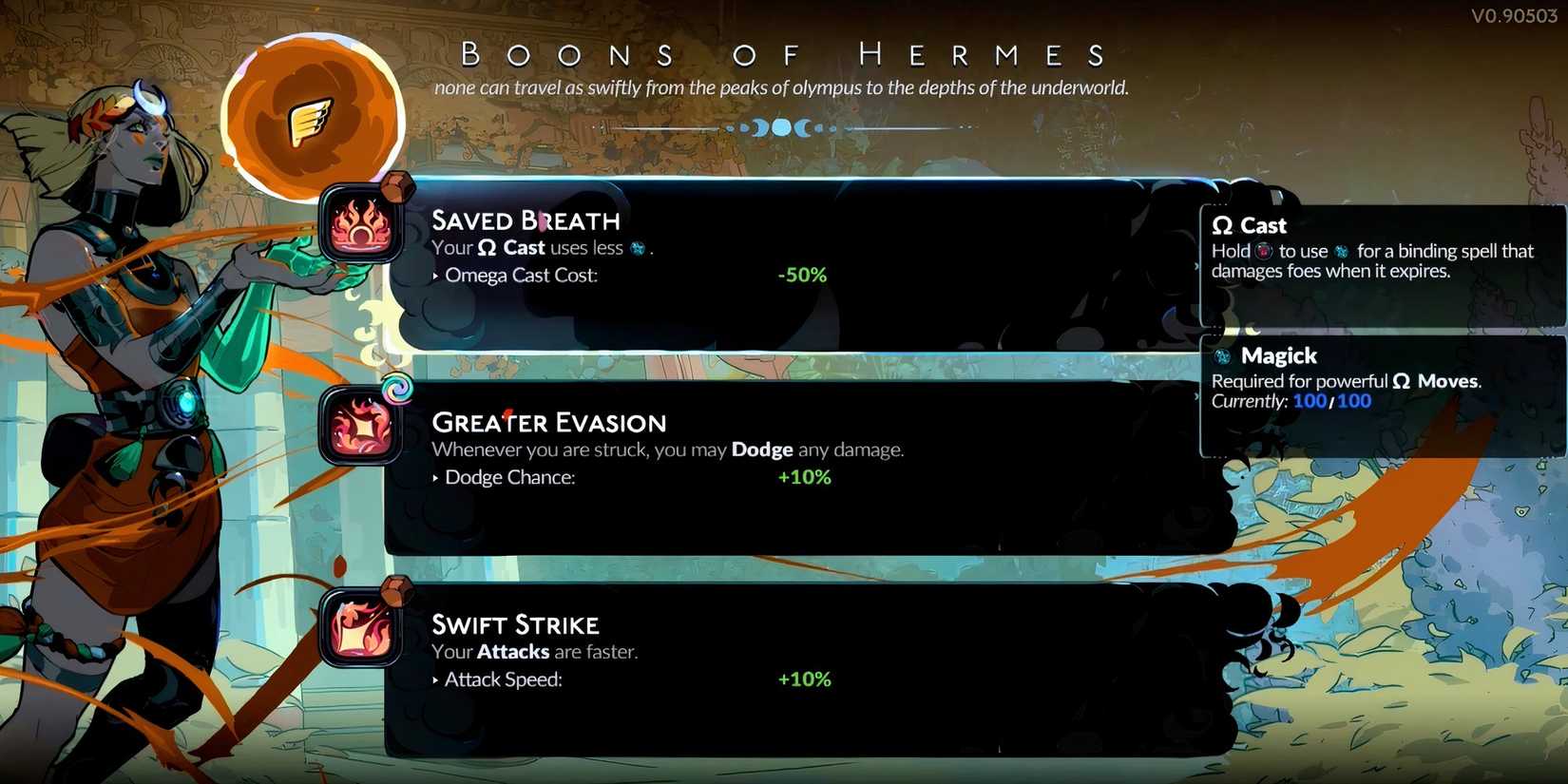
Task: Open the Omega Cast info panel
Action: pyautogui.click(x=1378, y=257)
